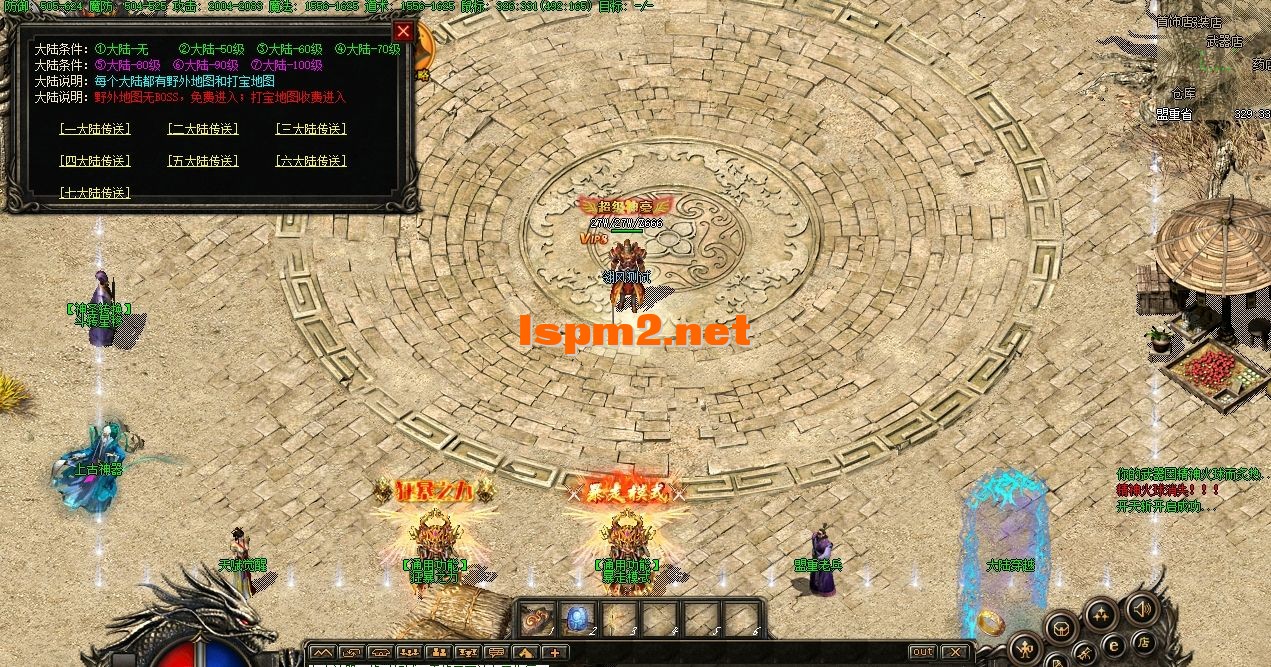Open the skills button with three stars
Viewport: 1271px width, 667px height.
coord(1101,613)
